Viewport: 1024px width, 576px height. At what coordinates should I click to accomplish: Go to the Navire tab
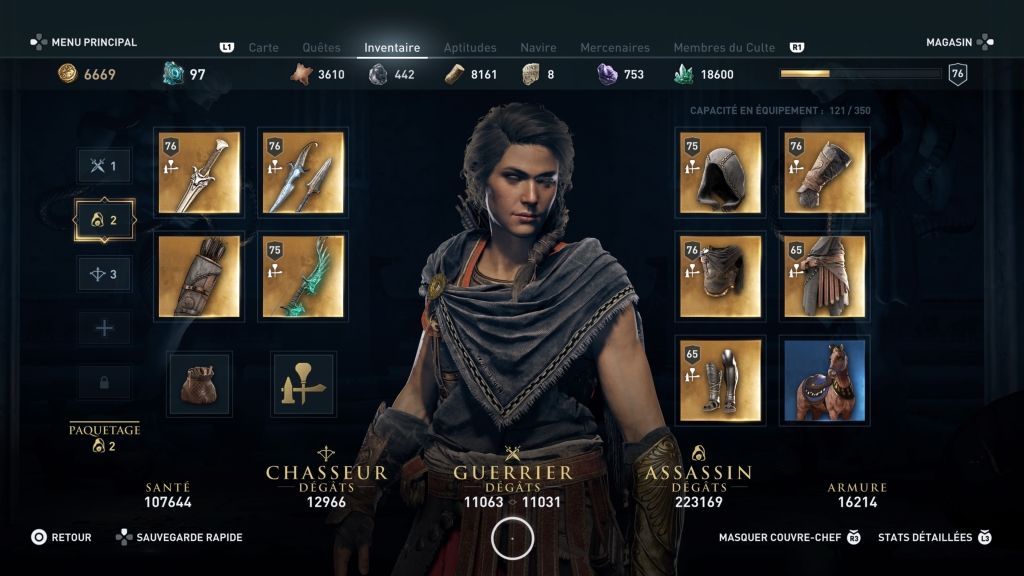tap(538, 47)
